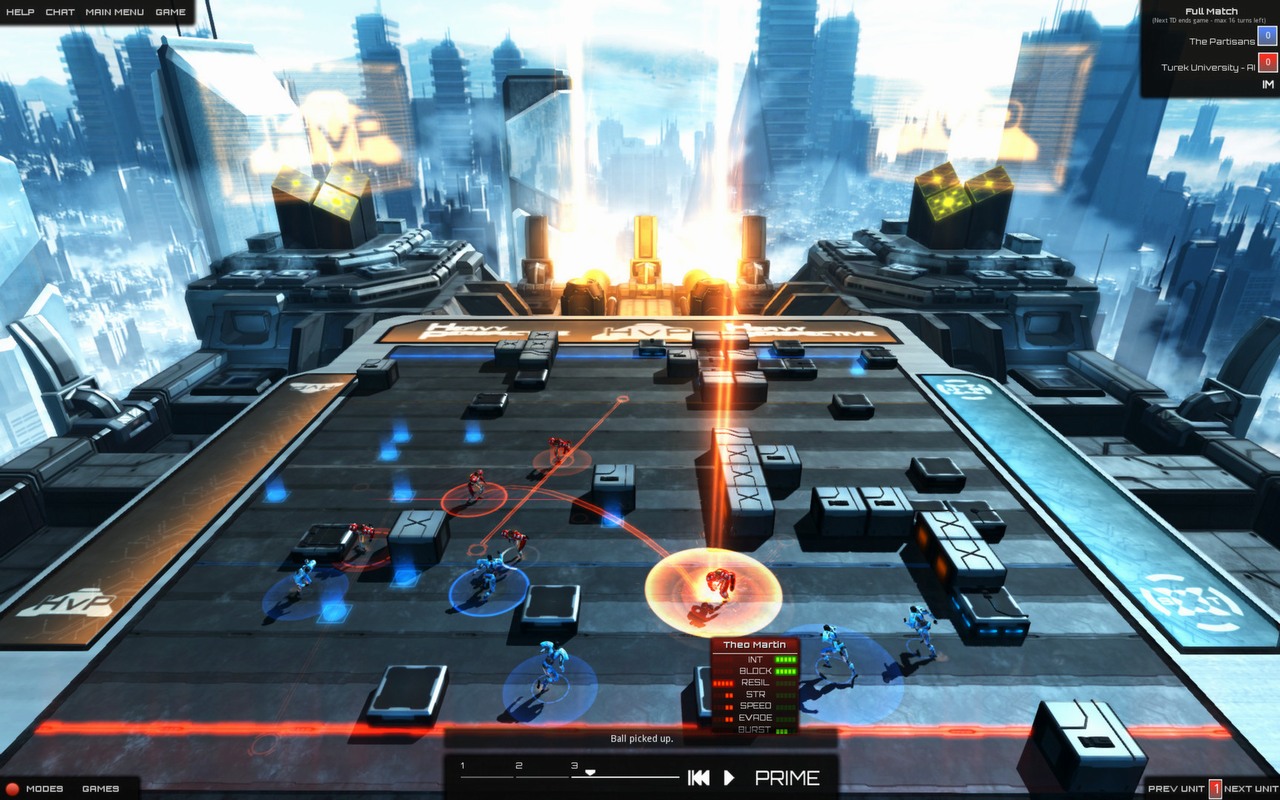Click The Partisans blue score box
Viewport: 1280px width, 800px height.
[x=1267, y=36]
